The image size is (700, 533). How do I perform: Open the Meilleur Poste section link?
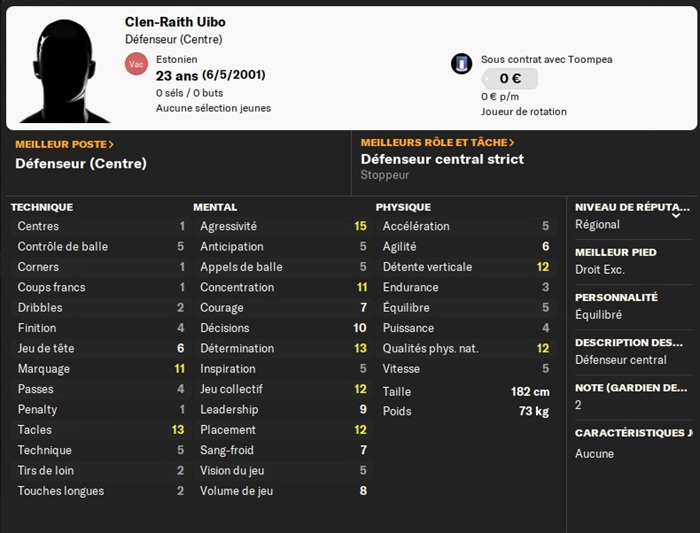[x=64, y=144]
